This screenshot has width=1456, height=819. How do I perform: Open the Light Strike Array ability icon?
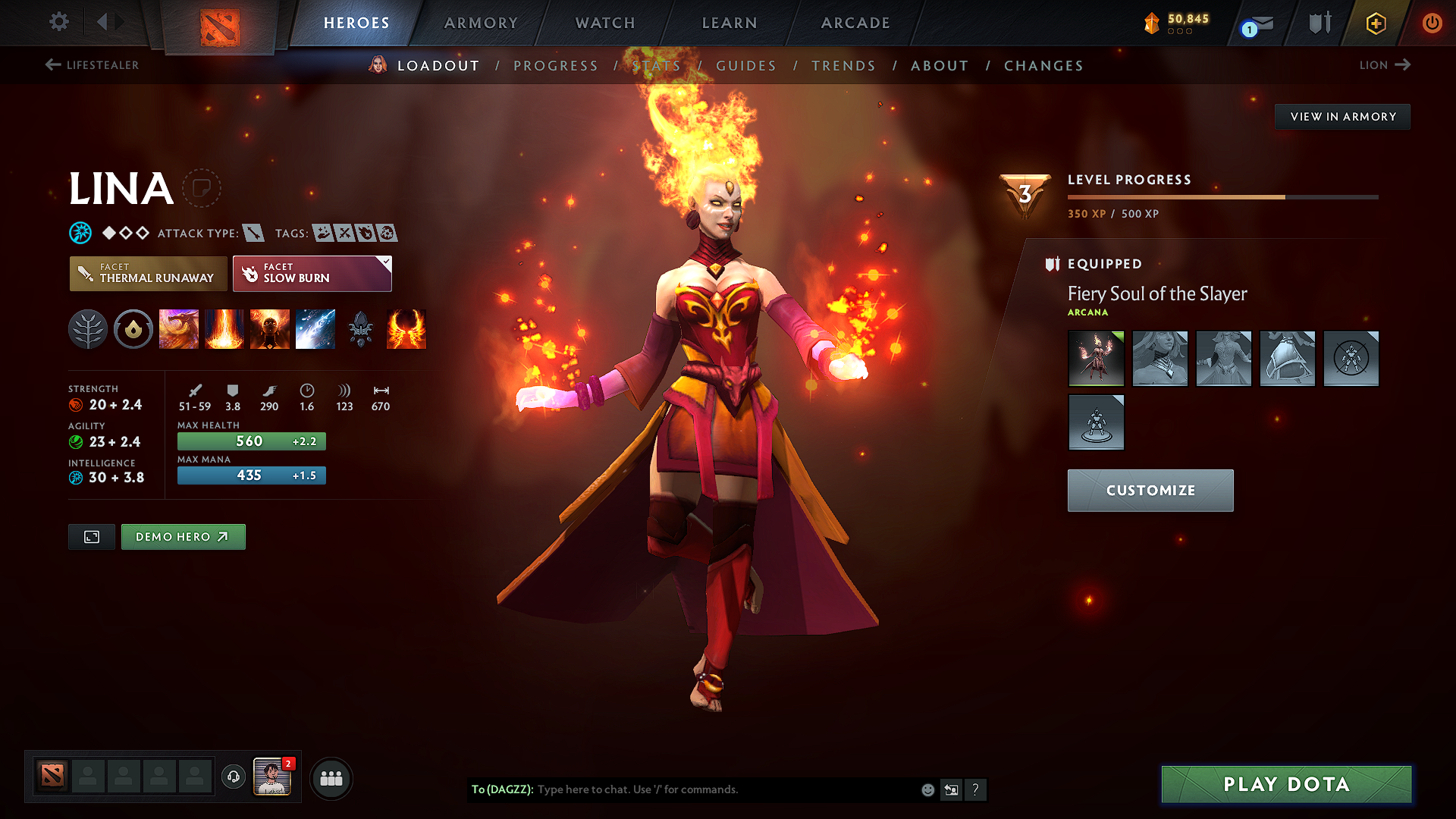[224, 328]
